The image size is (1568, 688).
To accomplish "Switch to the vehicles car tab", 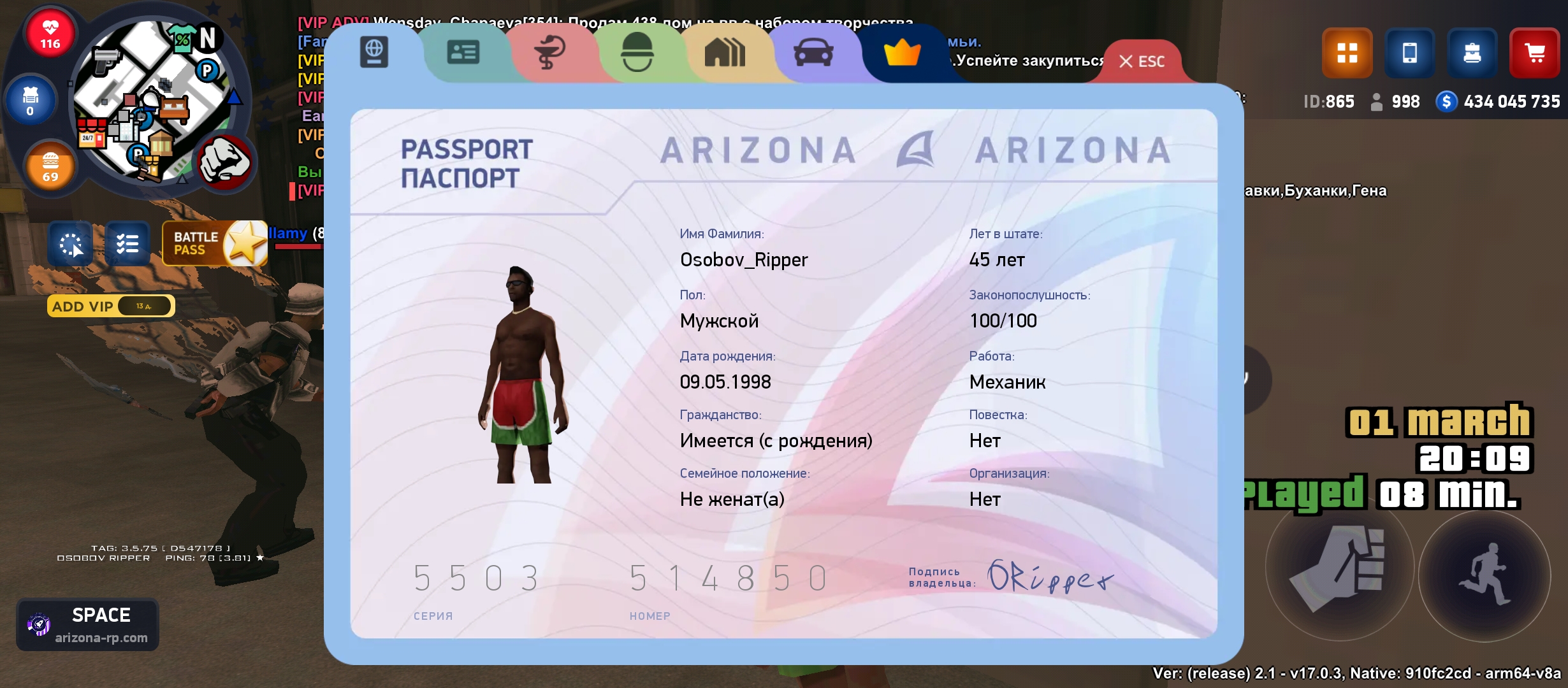I will click(813, 52).
